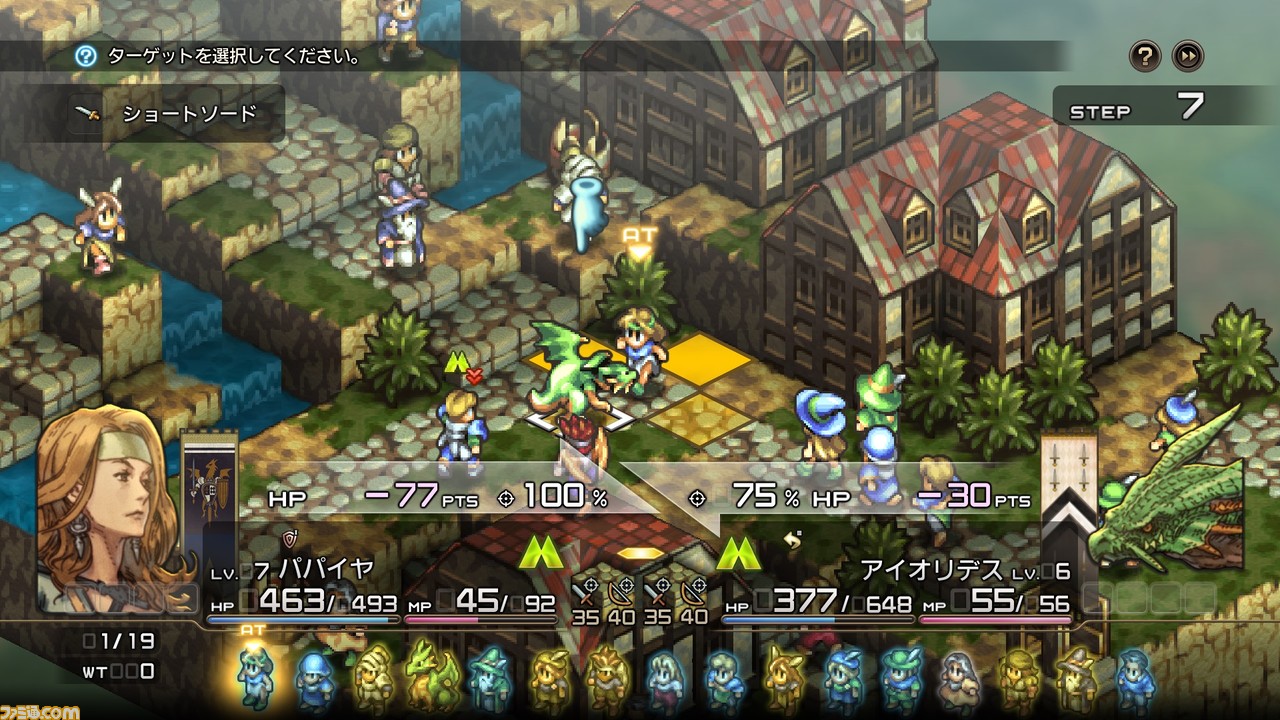Screen dimensions: 1280x720
Task: Click the sword attack icon showing 35
Action: point(583,590)
